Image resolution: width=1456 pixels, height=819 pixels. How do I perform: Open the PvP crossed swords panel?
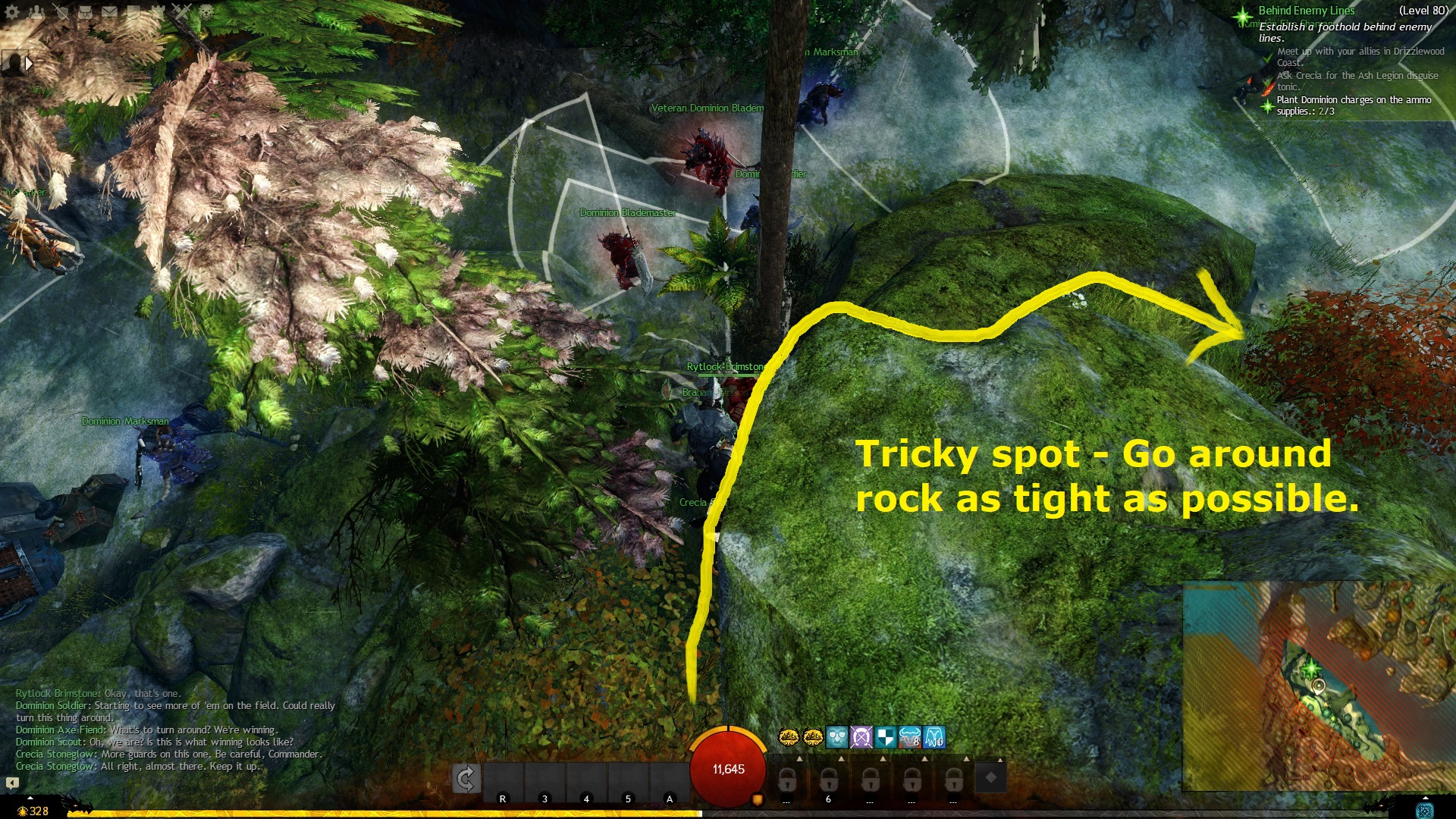coord(182,11)
